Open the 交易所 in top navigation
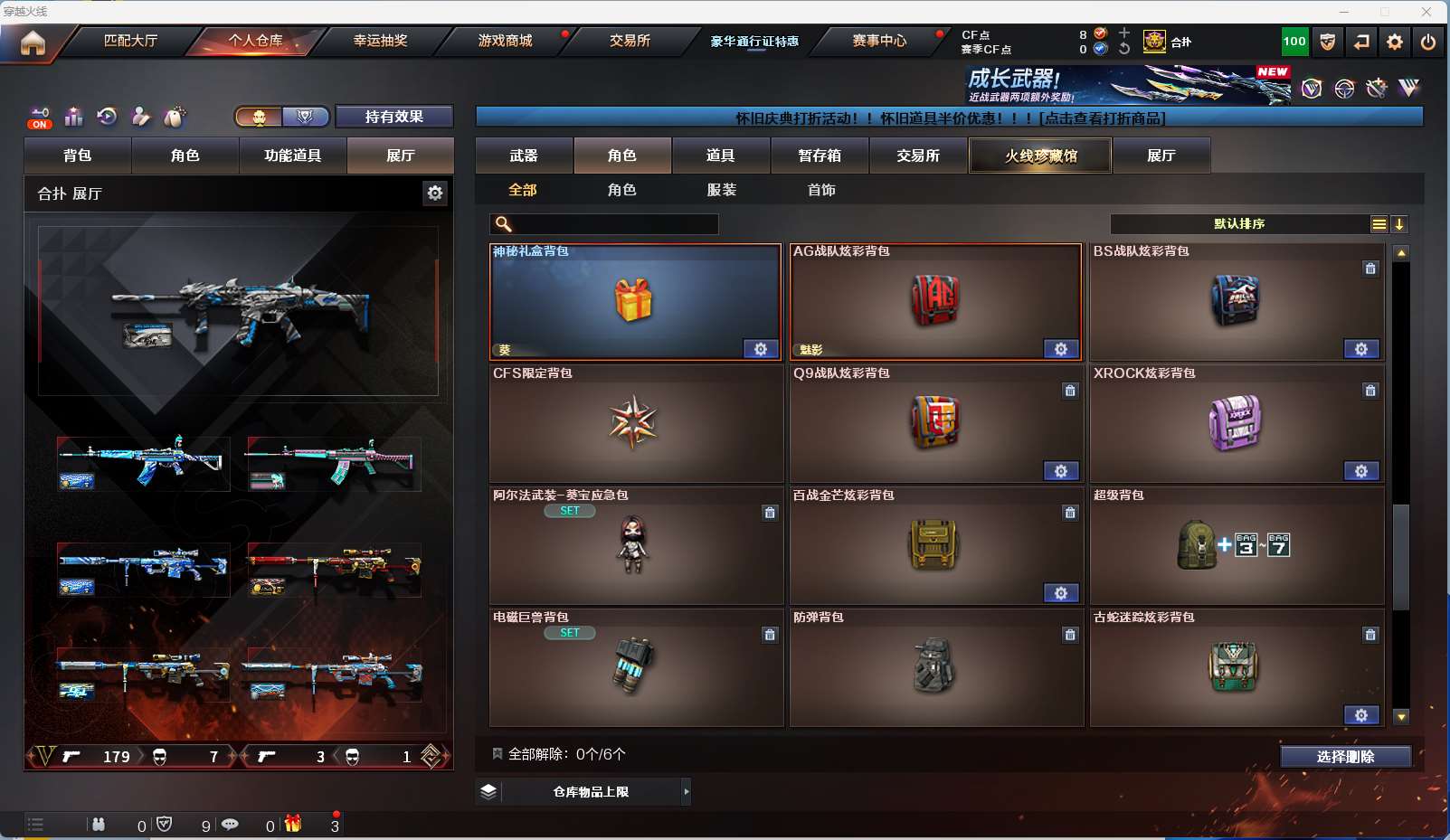Screen dimensions: 1450x840 coord(630,41)
